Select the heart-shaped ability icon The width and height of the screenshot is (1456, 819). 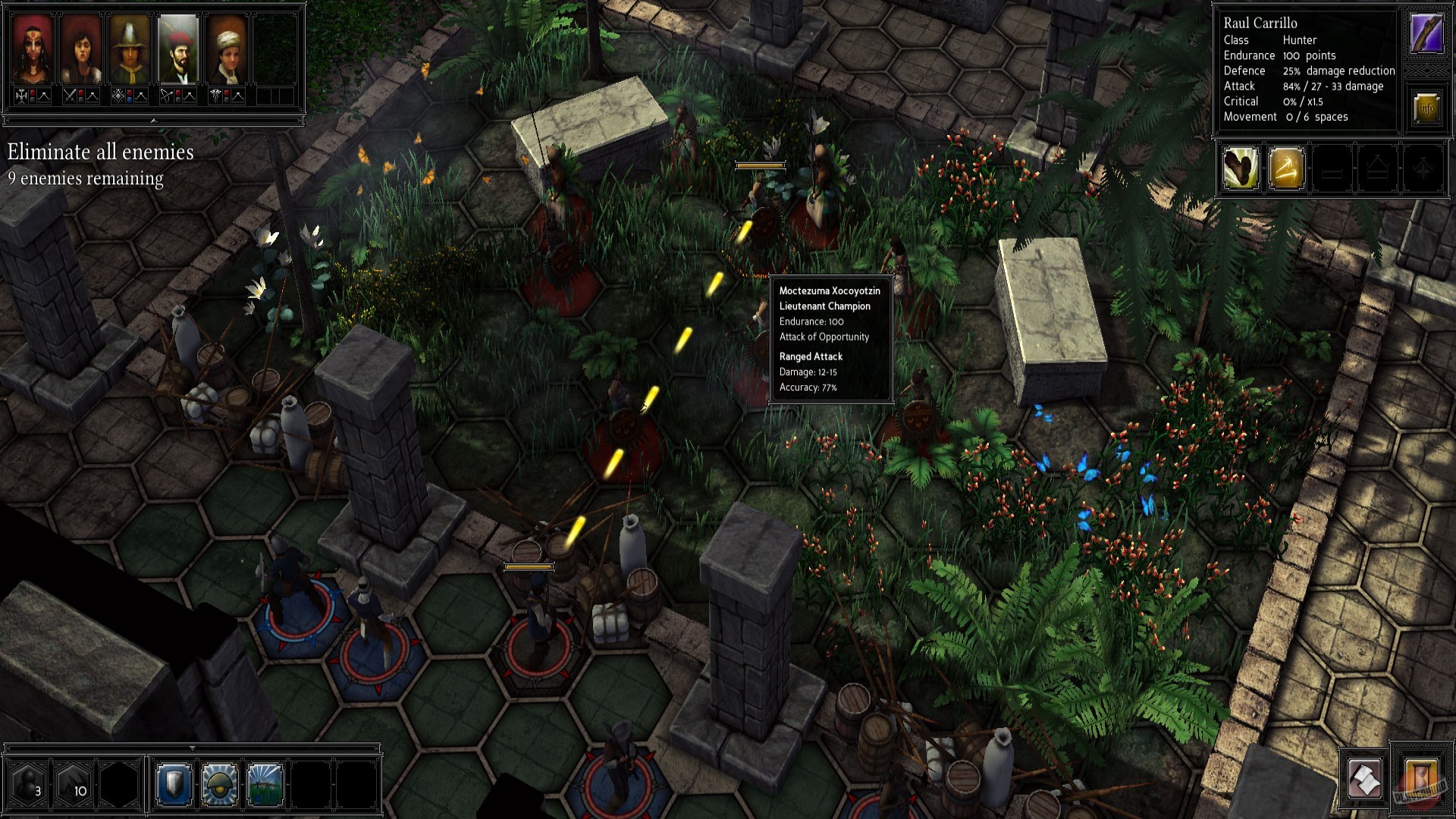click(1241, 168)
